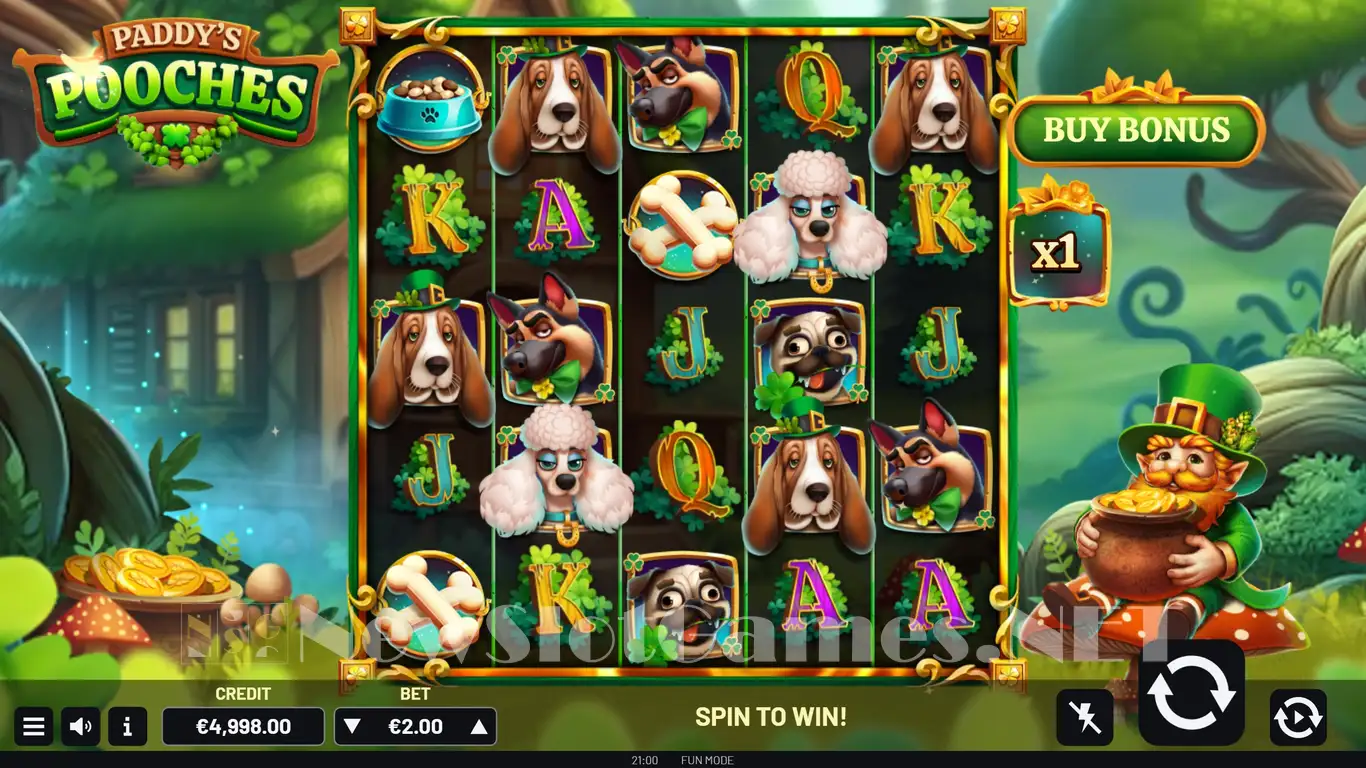
Task: Open the Buy Bonus feature
Action: pyautogui.click(x=1136, y=130)
